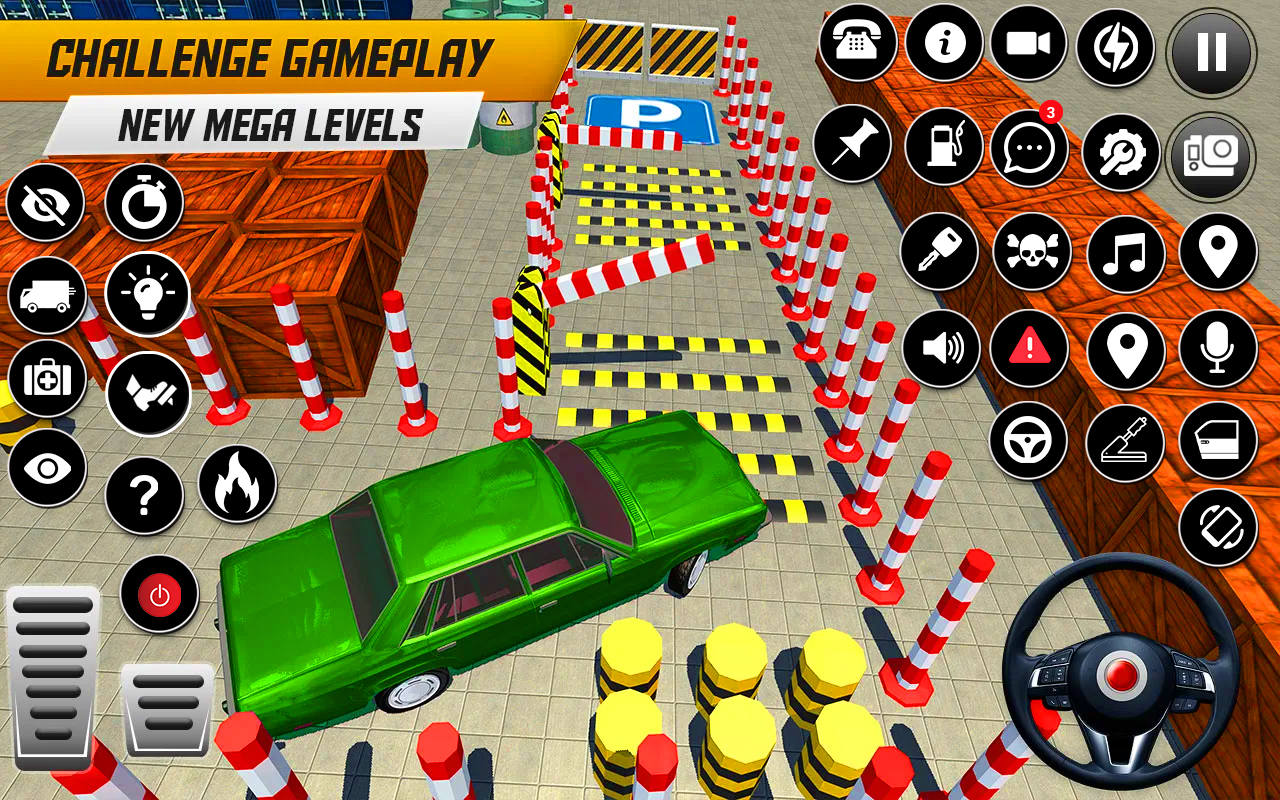
Task: Open the info icon button
Action: point(943,43)
